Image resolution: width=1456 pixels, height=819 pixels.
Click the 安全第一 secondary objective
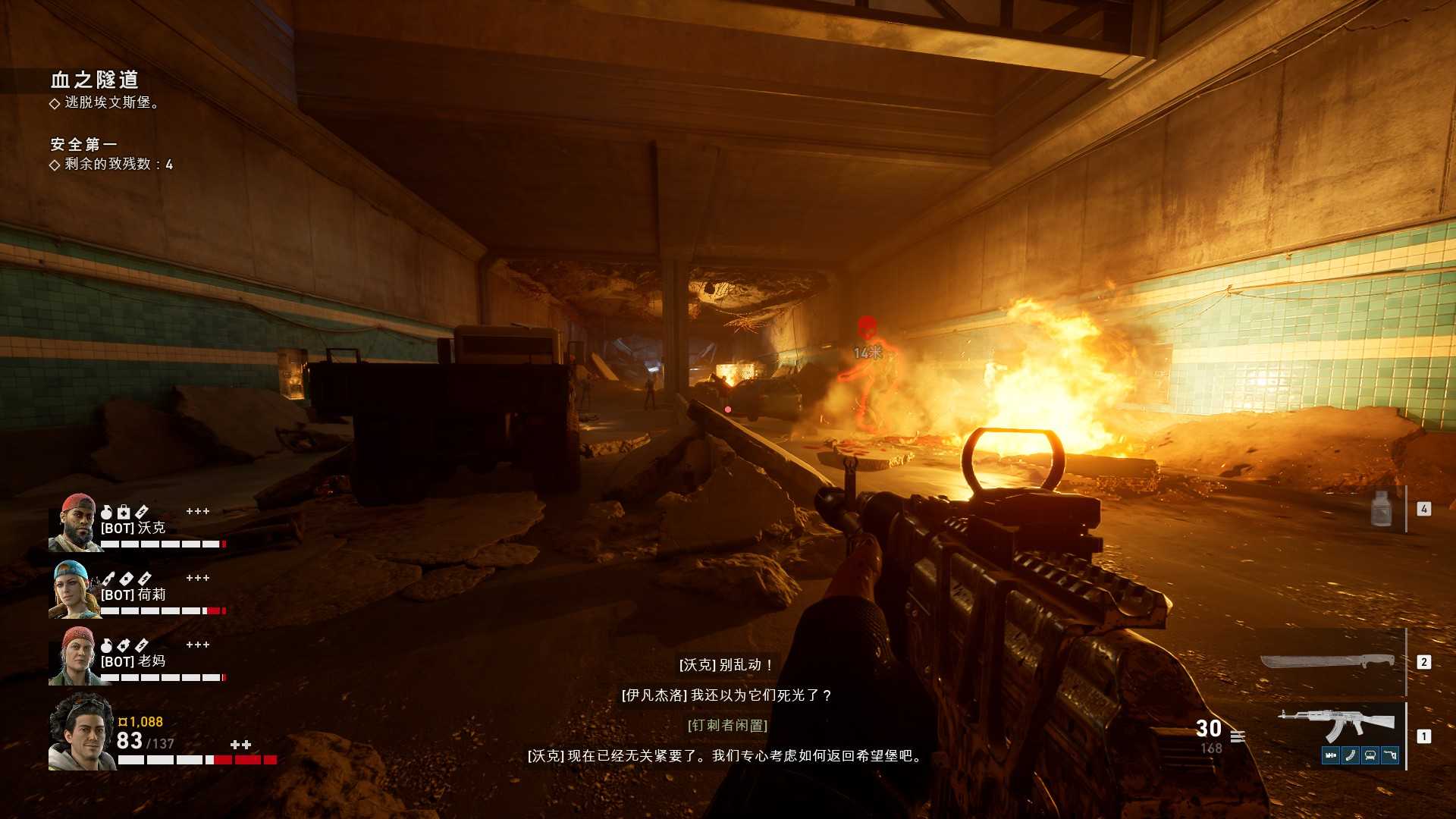(x=83, y=144)
